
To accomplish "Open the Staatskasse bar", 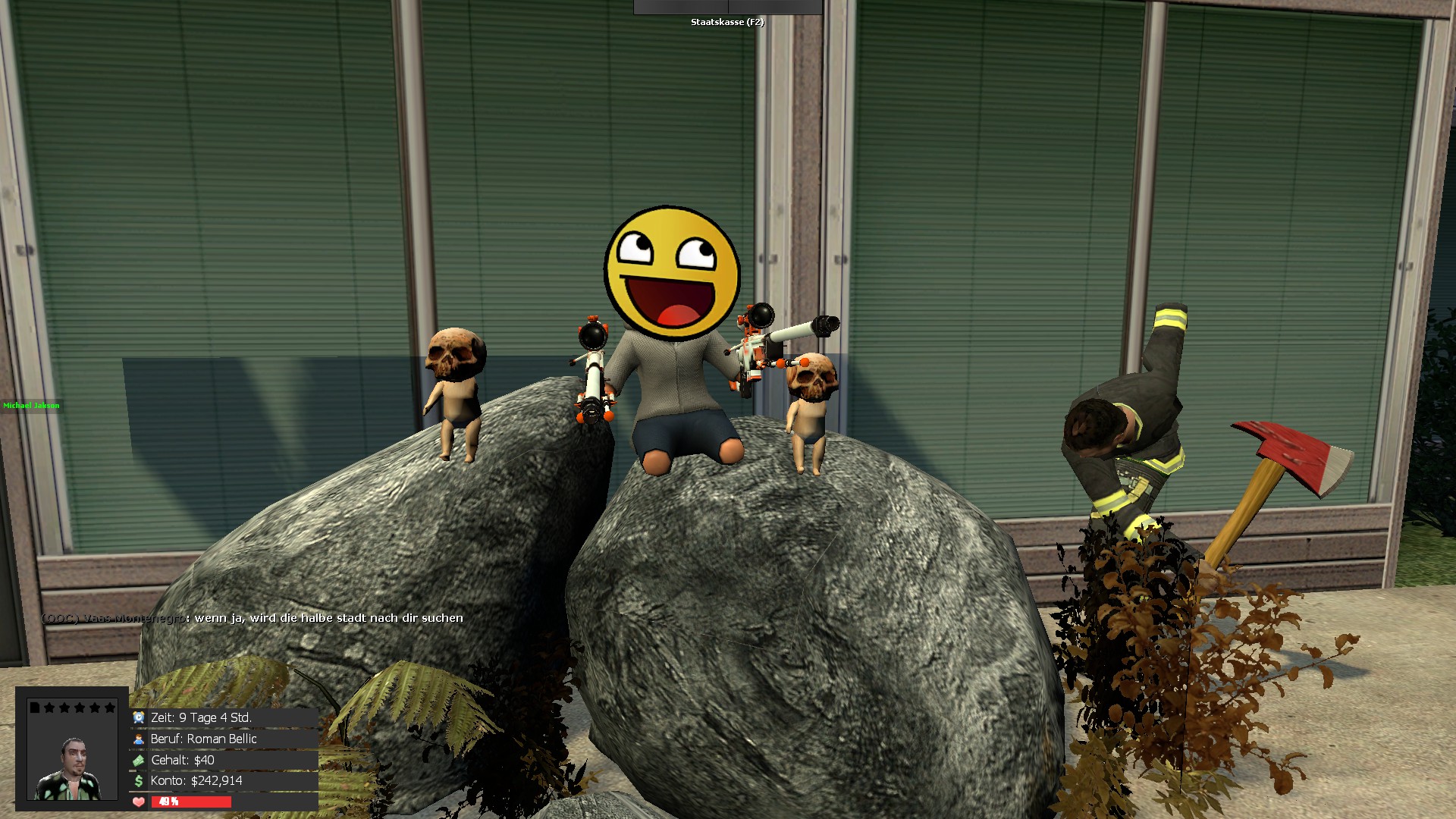I will coord(727,8).
